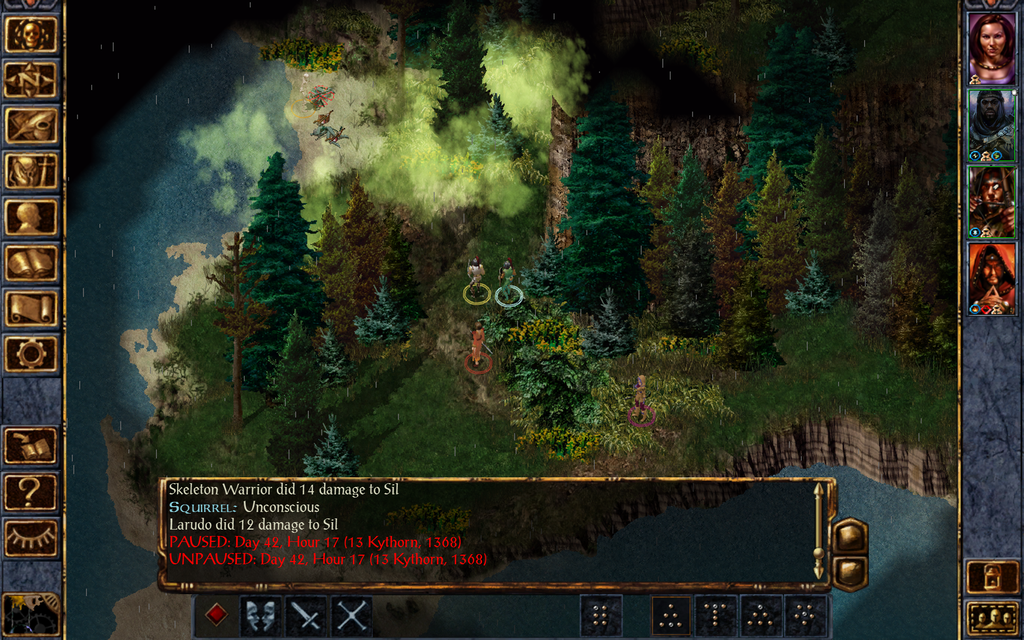Viewport: 1024px width, 640px height.
Task: Show the character record head icon
Action: point(30,217)
